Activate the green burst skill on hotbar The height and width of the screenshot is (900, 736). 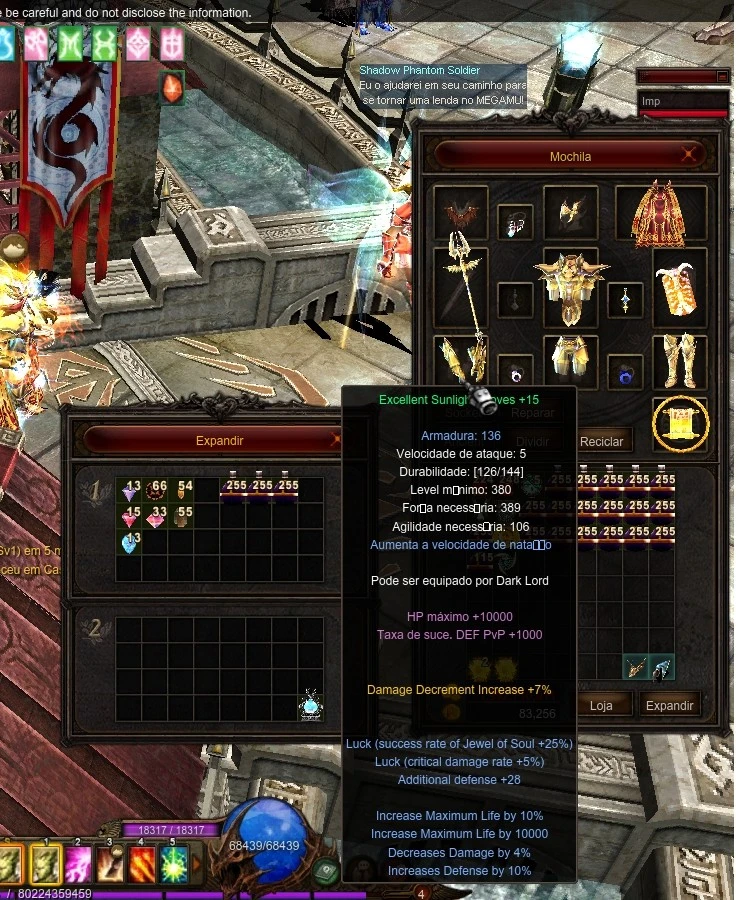[x=174, y=864]
